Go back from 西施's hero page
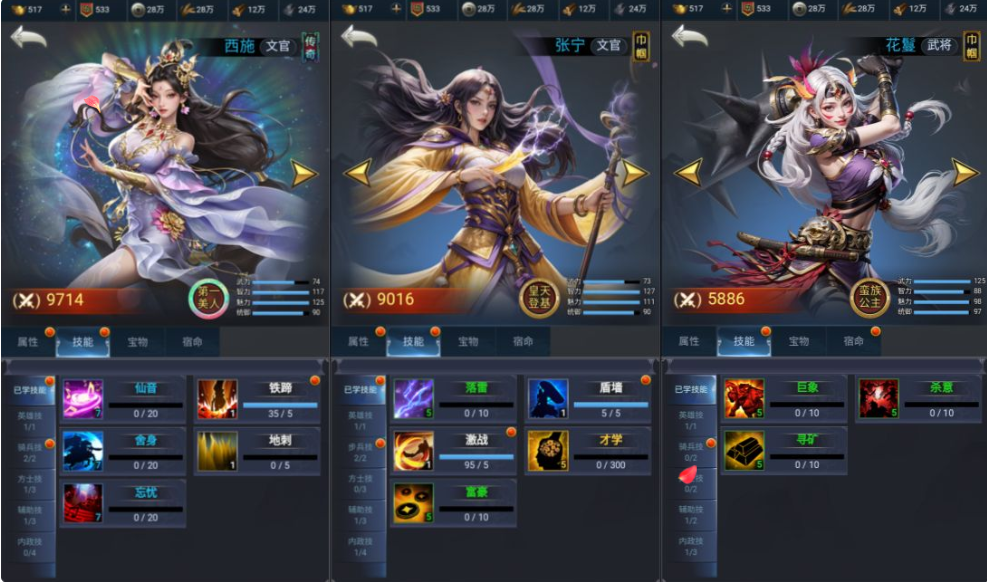987x582 pixels. tap(29, 37)
